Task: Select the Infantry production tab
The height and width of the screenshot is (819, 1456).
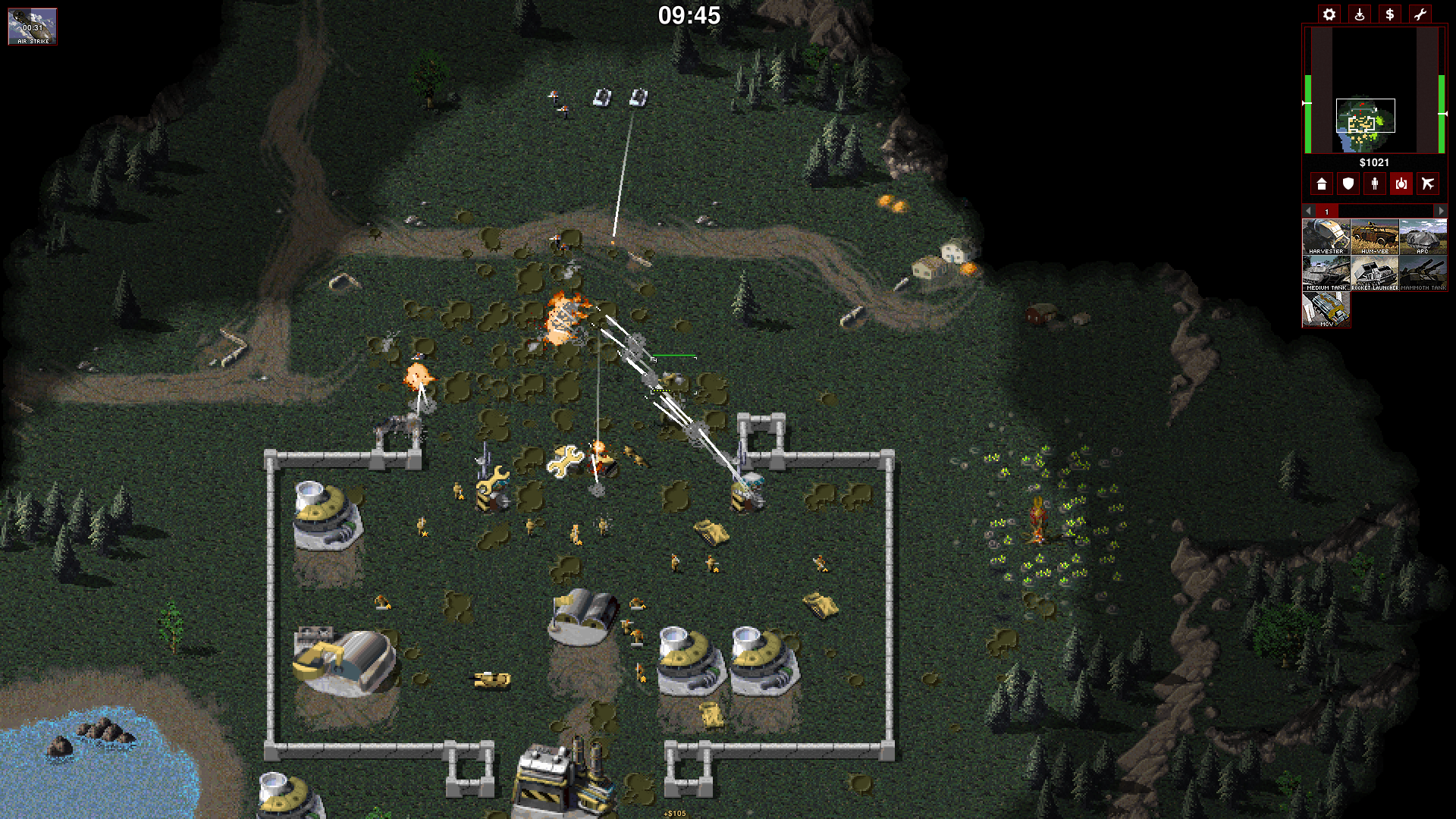Action: (x=1375, y=184)
